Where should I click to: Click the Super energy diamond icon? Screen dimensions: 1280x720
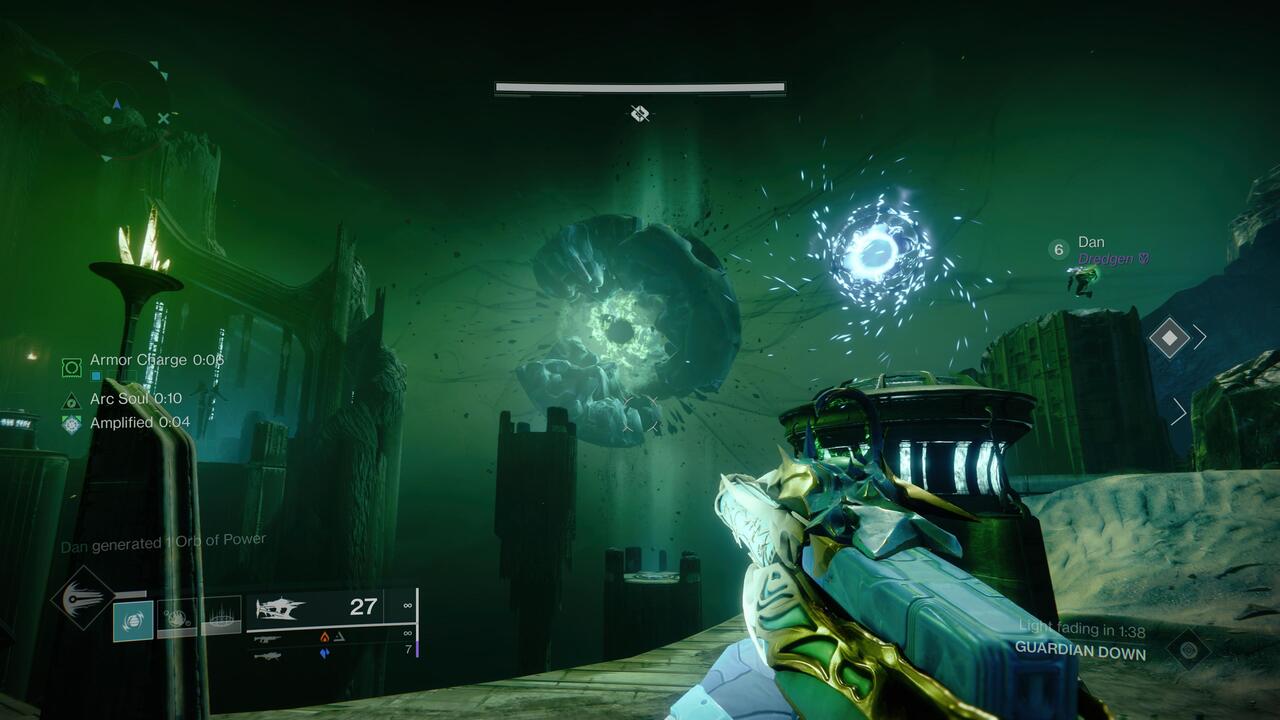81,600
